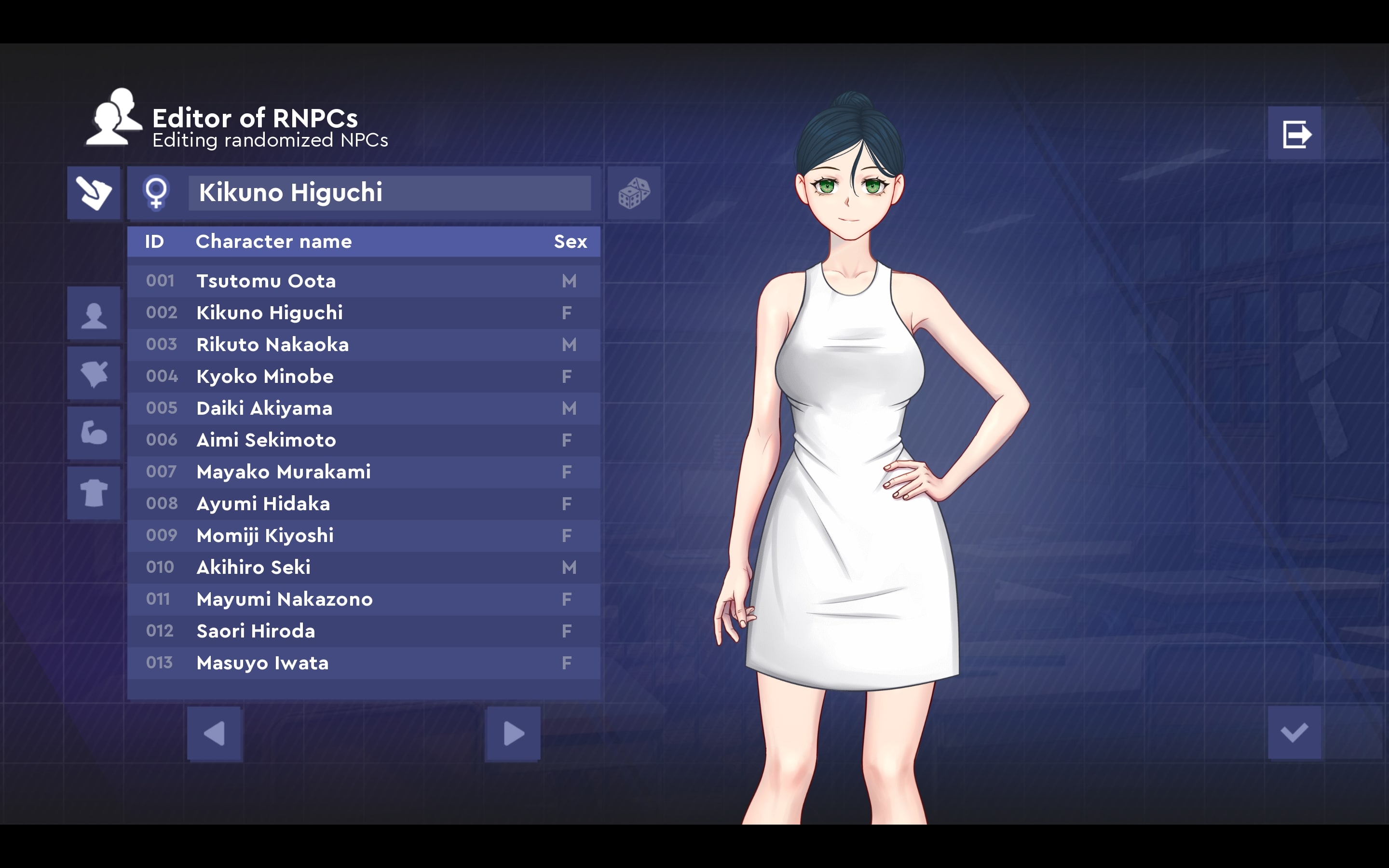Confirm changes with the checkmark button
The image size is (1389, 868).
click(1294, 732)
